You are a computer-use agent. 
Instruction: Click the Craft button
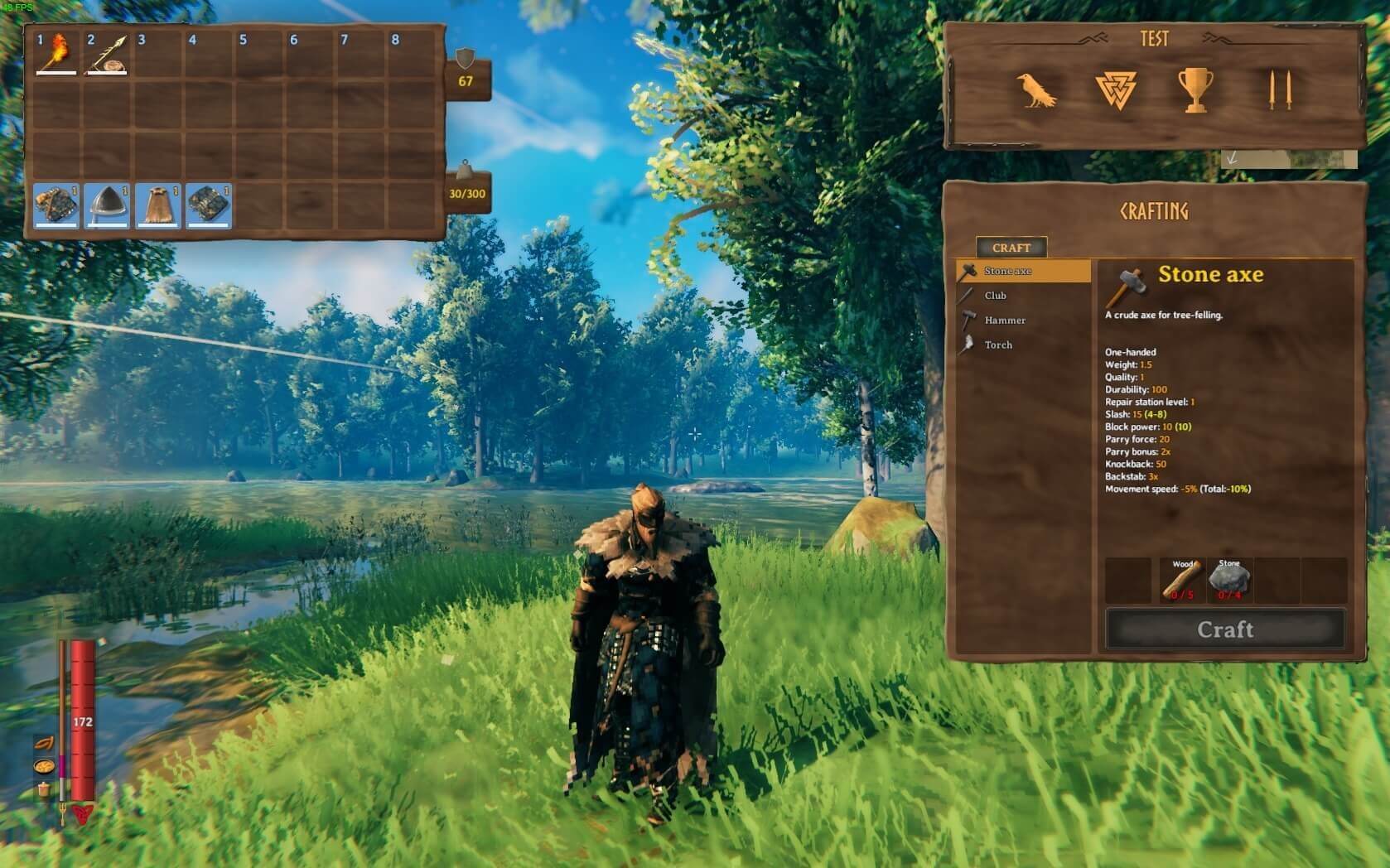(x=1225, y=629)
